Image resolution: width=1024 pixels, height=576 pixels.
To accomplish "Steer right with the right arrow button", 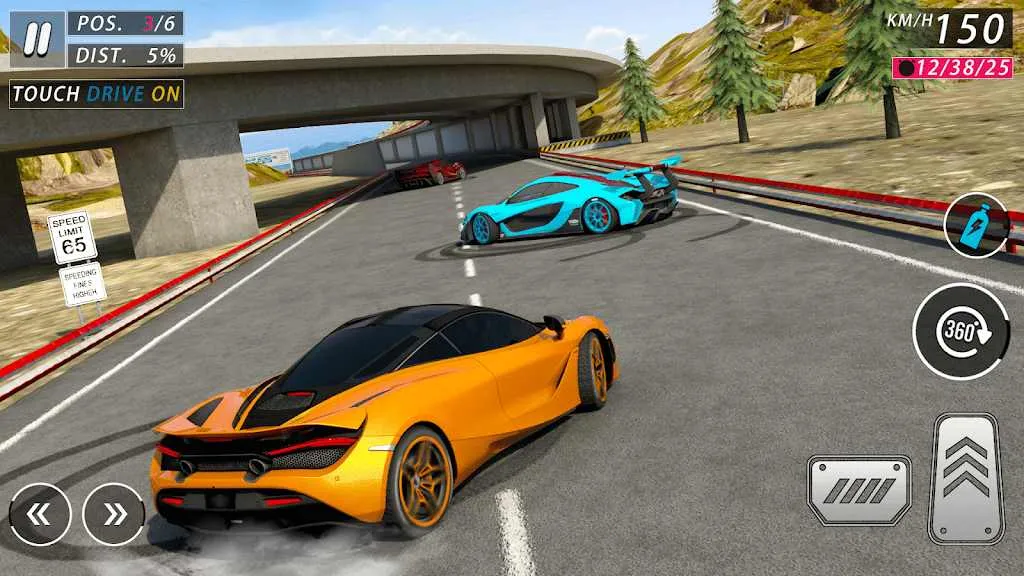I will [x=114, y=514].
